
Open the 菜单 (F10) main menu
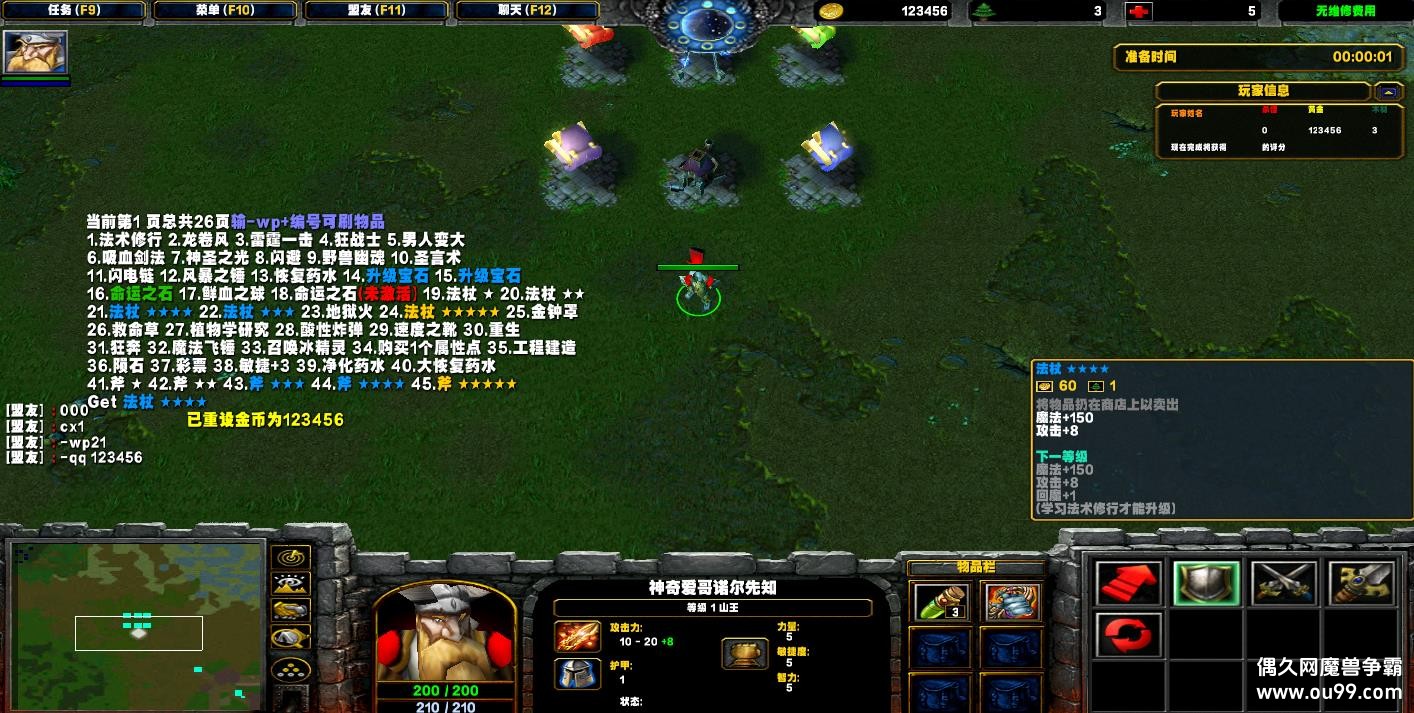[225, 10]
